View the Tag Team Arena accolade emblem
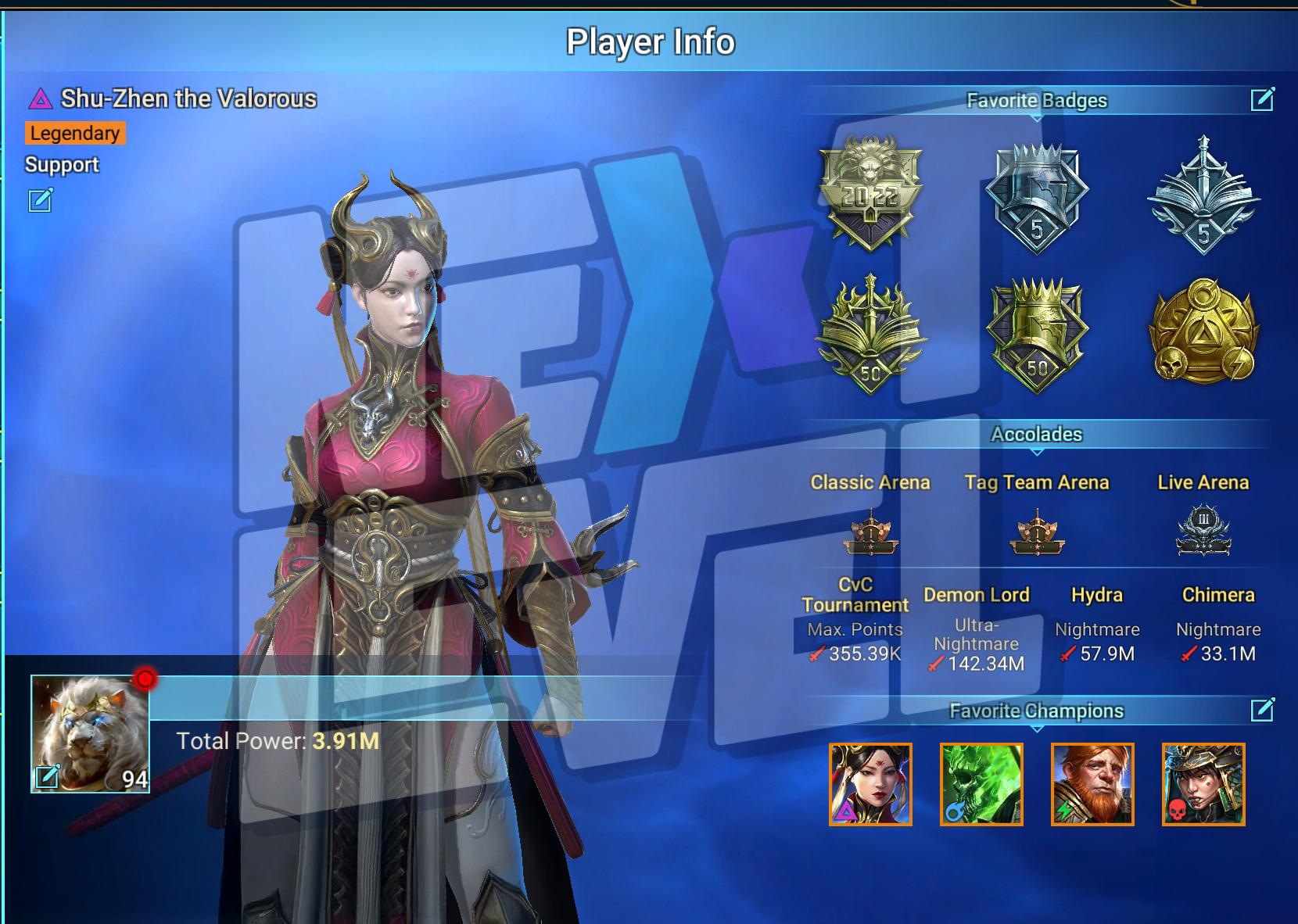This screenshot has height=924, width=1298. pyautogui.click(x=1037, y=532)
